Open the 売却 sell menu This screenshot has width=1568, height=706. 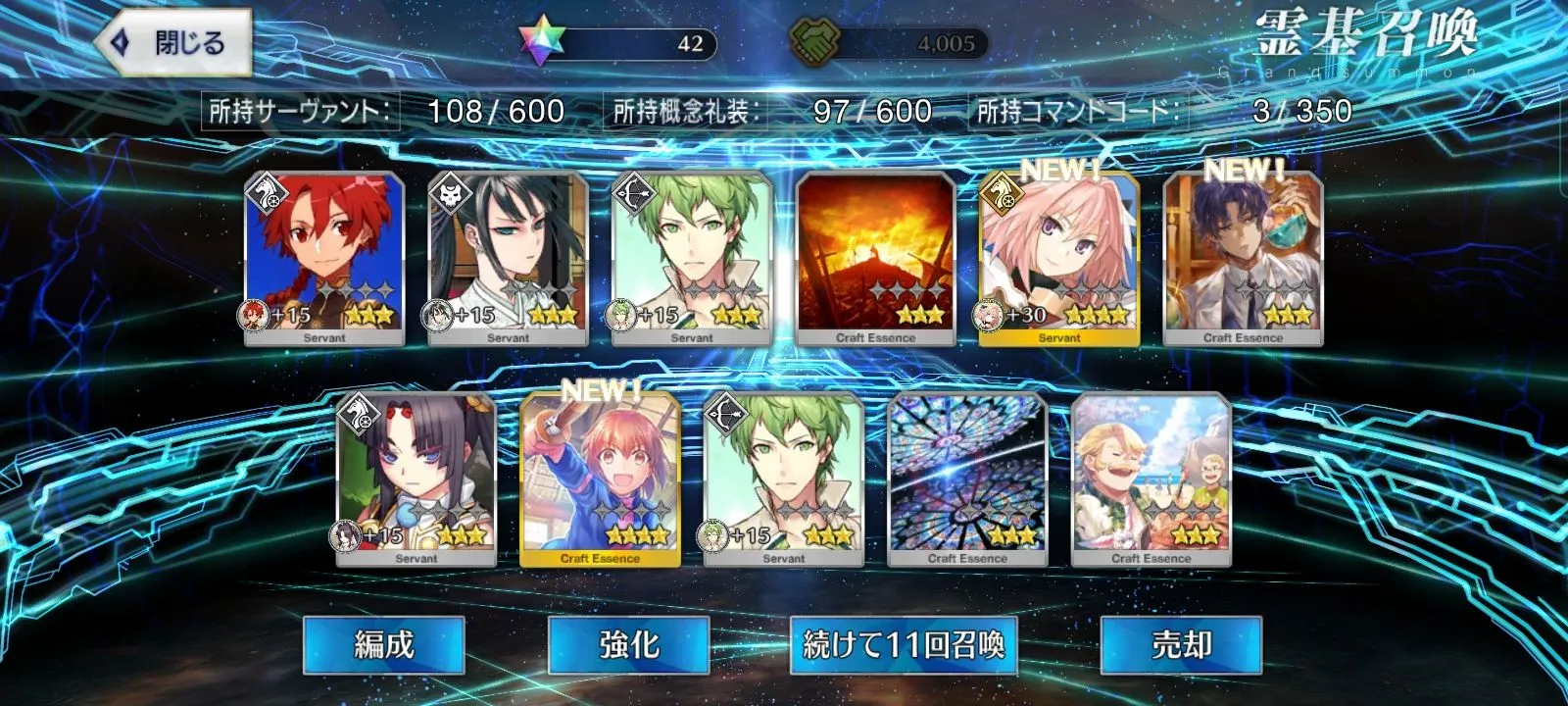1181,644
